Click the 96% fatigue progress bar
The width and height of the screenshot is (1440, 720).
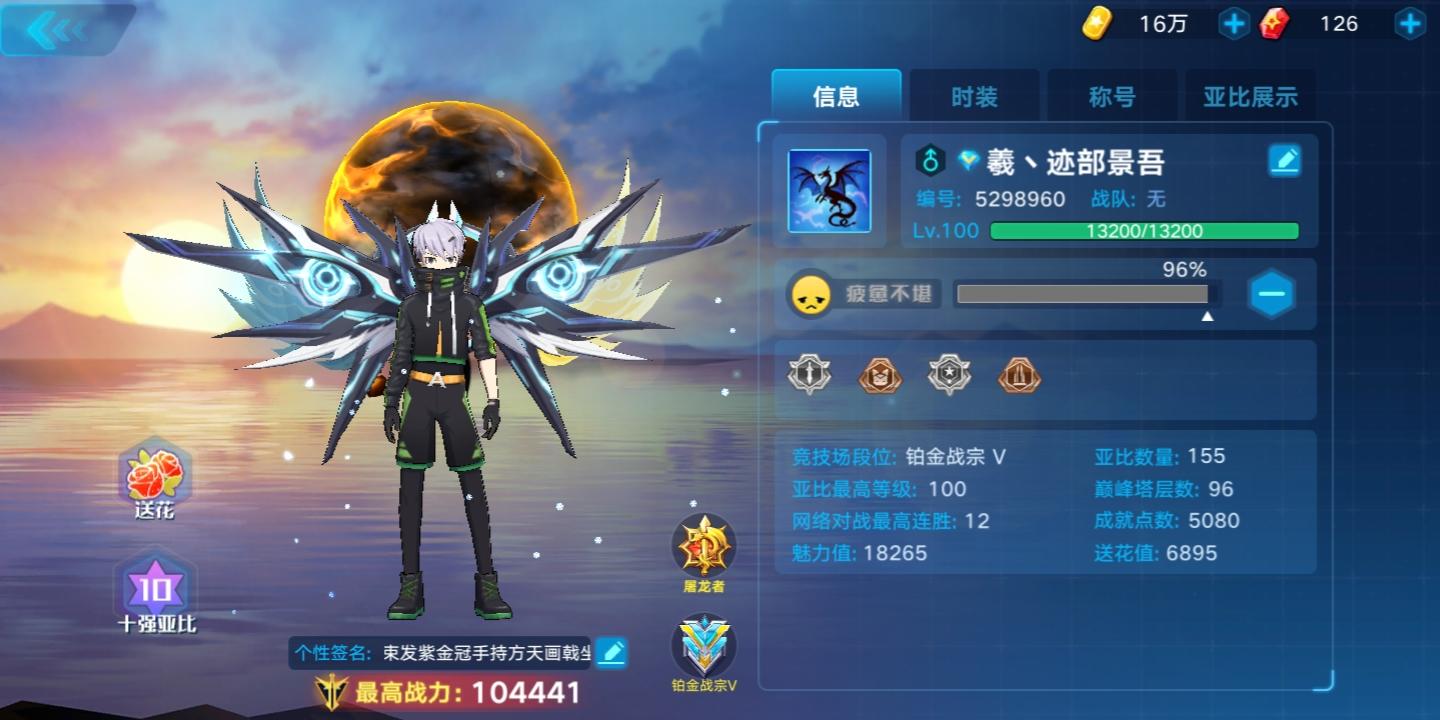1083,293
